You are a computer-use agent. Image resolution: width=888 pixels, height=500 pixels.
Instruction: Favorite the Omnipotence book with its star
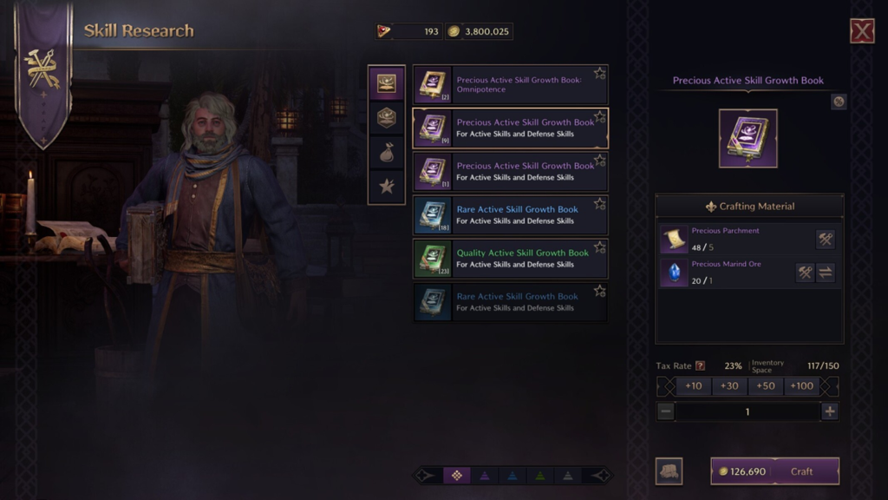600,73
